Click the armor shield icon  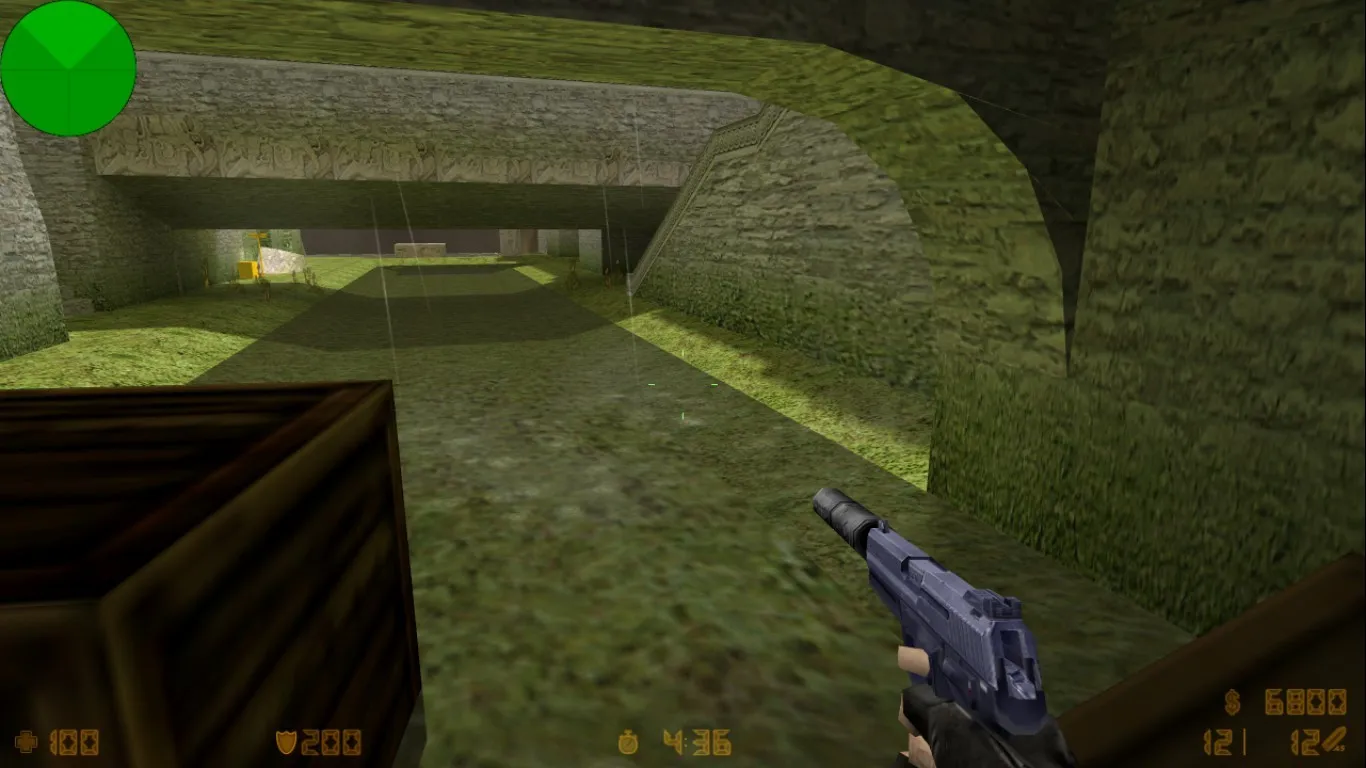coord(285,742)
